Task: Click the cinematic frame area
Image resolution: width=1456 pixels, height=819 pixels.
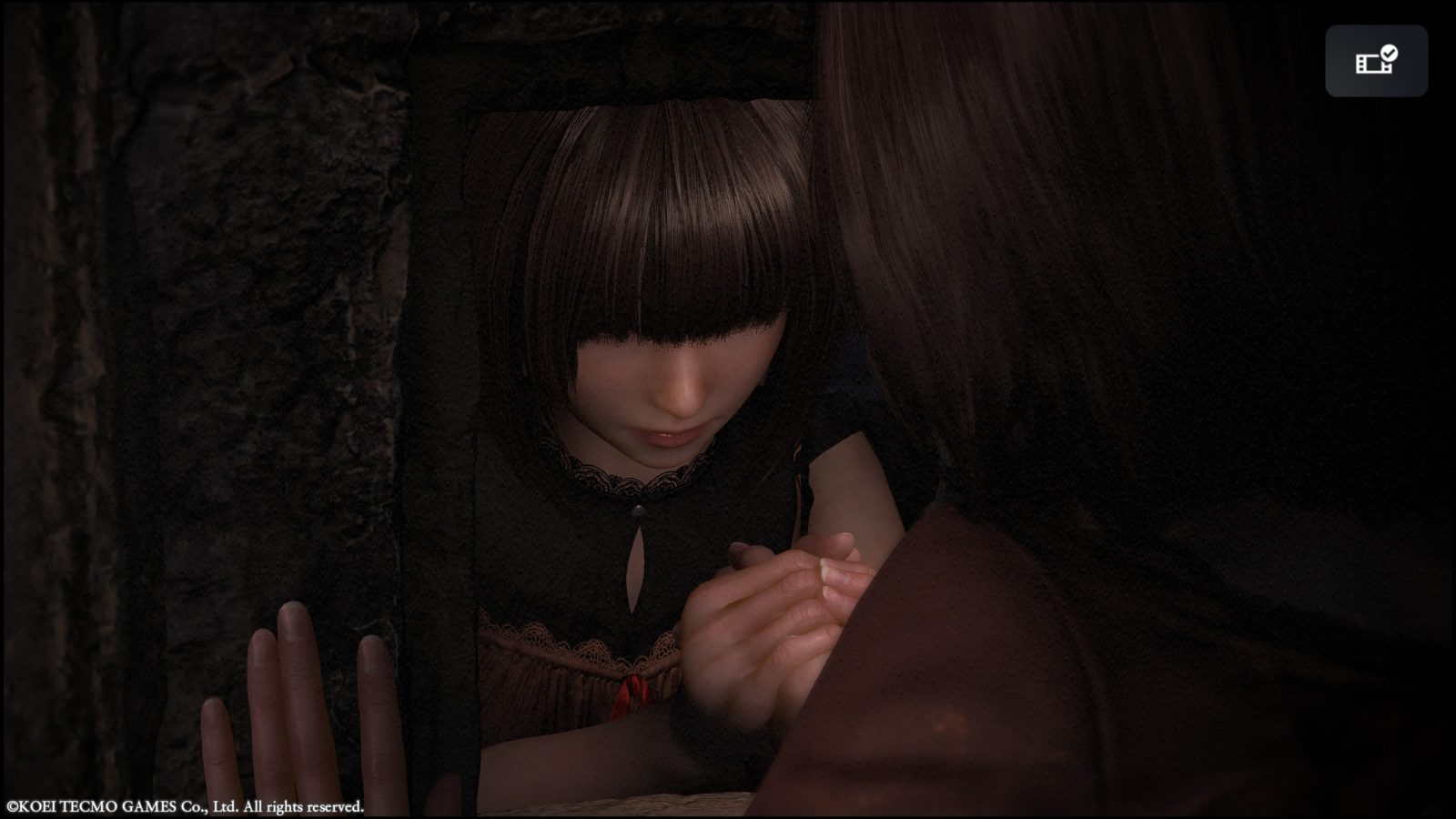Action: coord(728,409)
